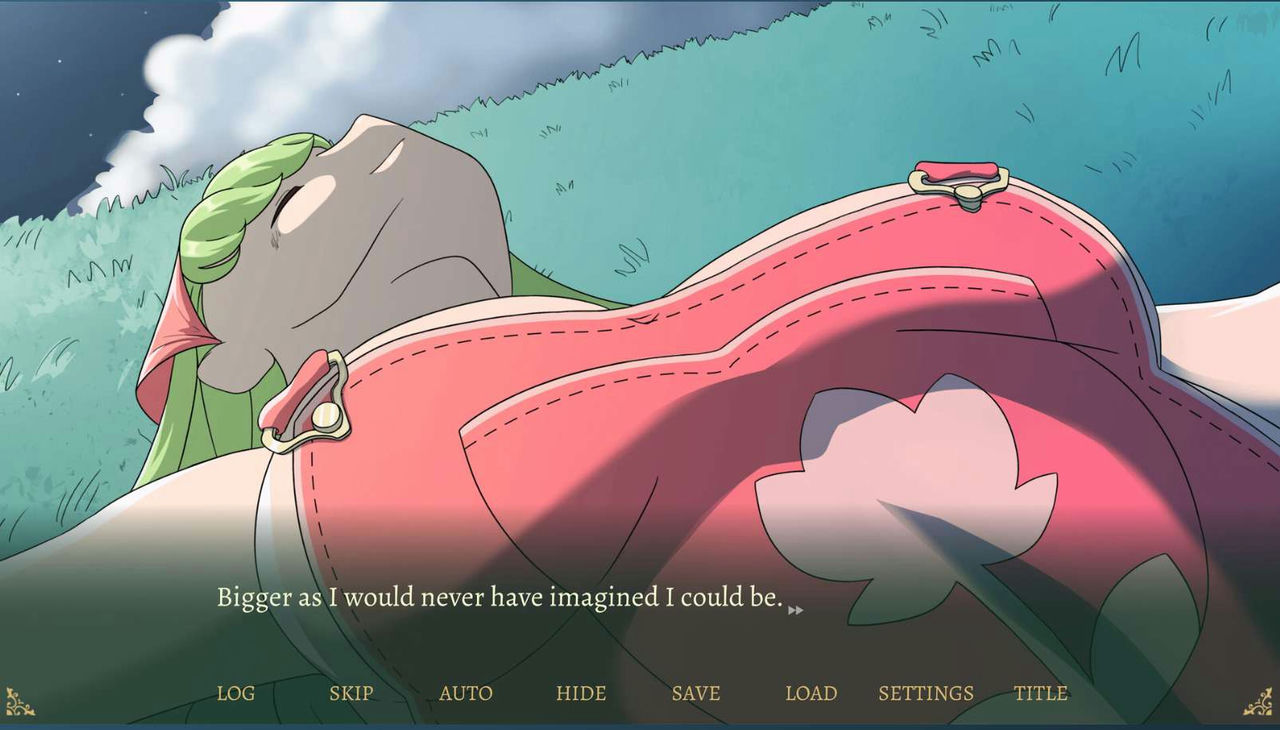The width and height of the screenshot is (1280, 730).
Task: Click HIDE to view the full illustration
Action: coord(581,693)
